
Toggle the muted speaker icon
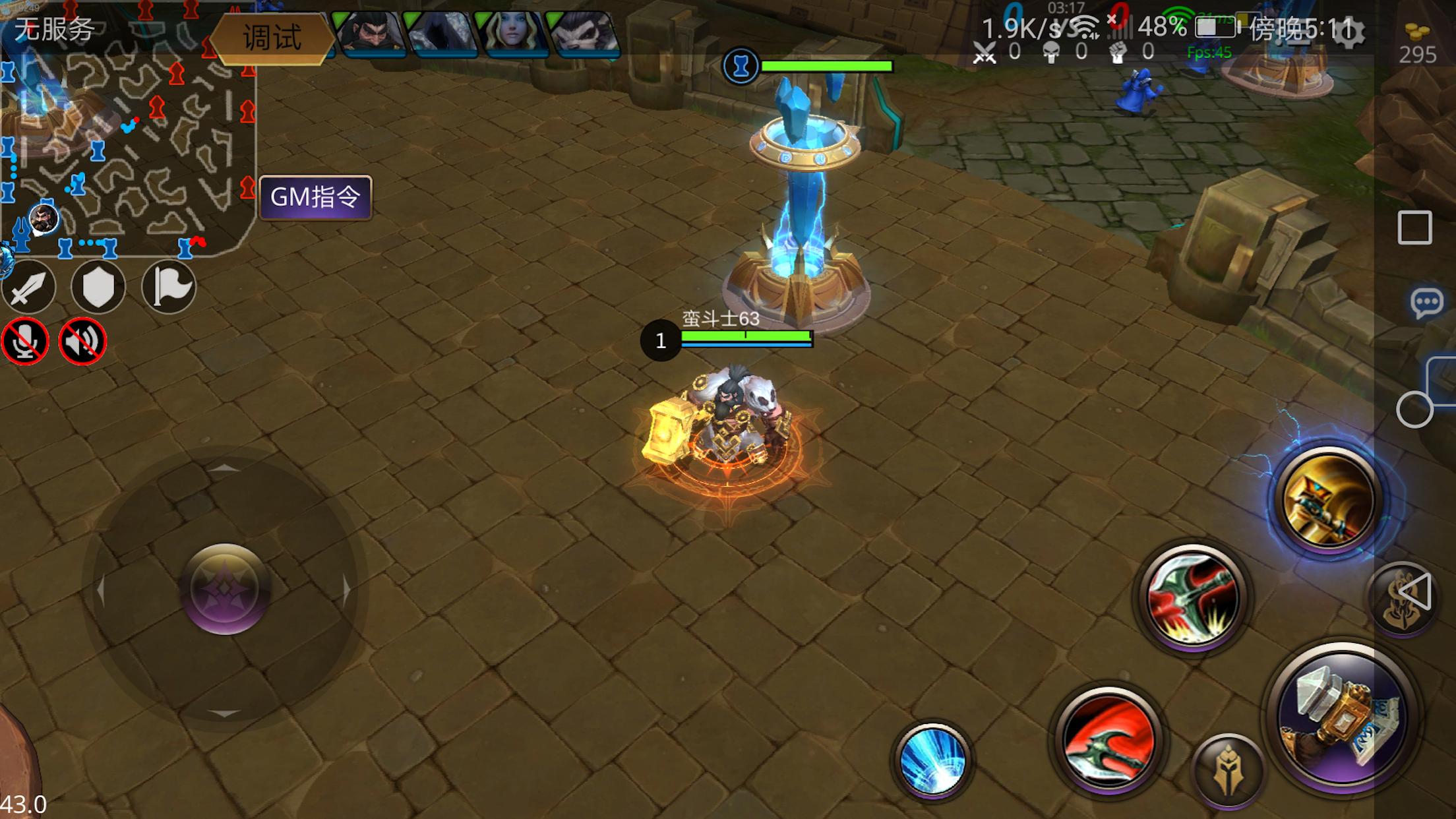click(82, 342)
